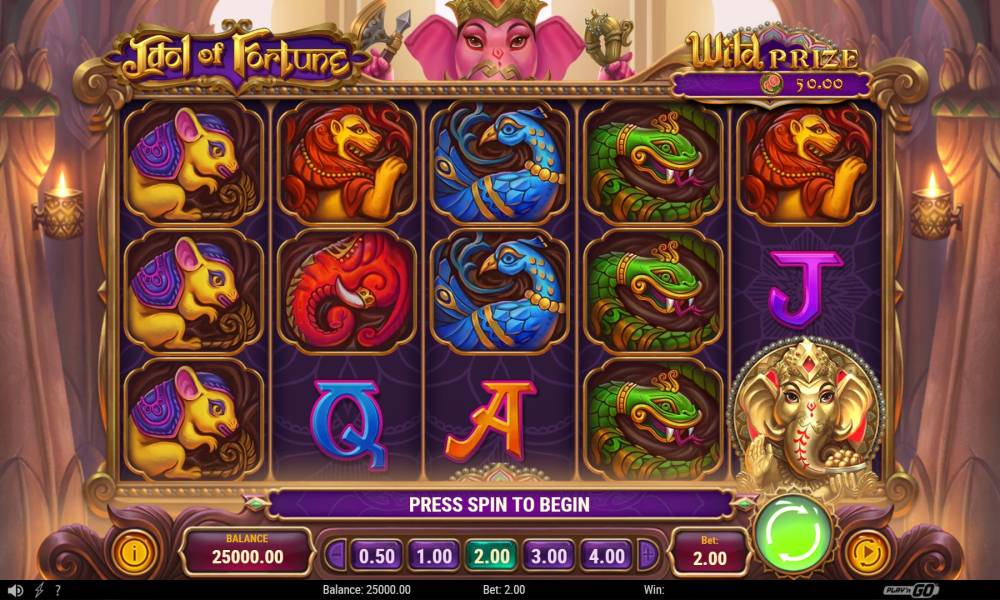Open the paytable info button
The image size is (1000, 600).
[x=134, y=551]
